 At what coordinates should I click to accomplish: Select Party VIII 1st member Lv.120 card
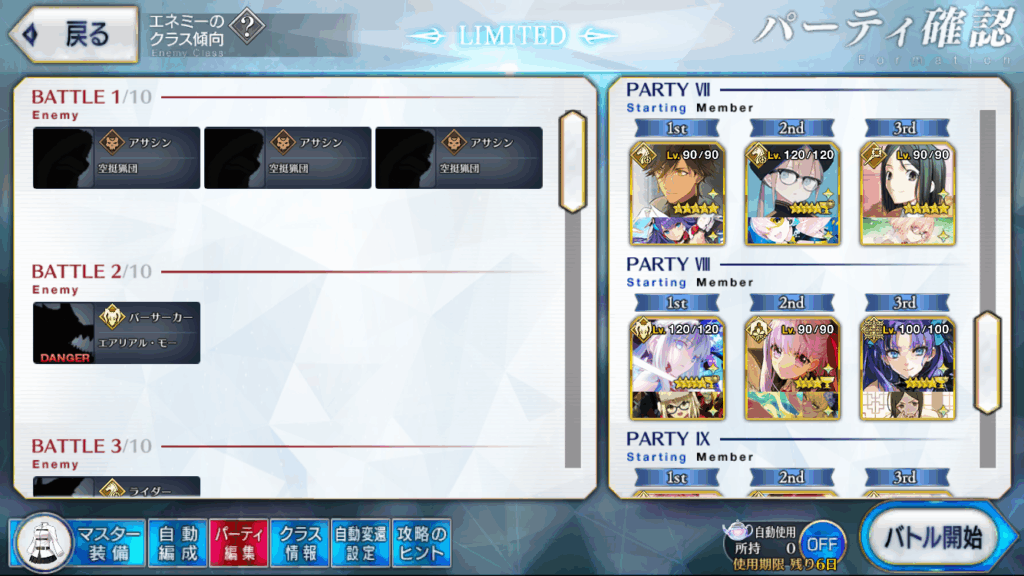(677, 368)
